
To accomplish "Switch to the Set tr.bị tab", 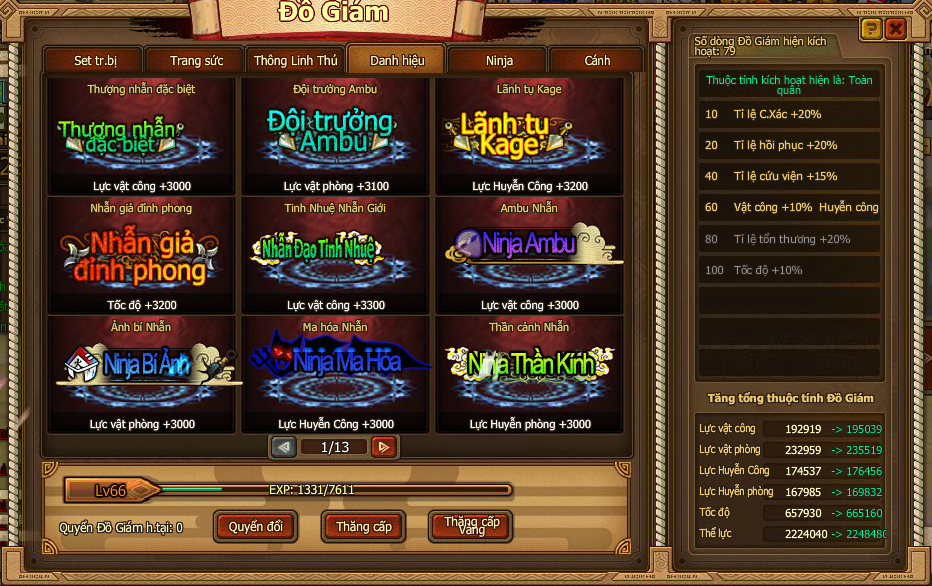I will click(x=96, y=61).
